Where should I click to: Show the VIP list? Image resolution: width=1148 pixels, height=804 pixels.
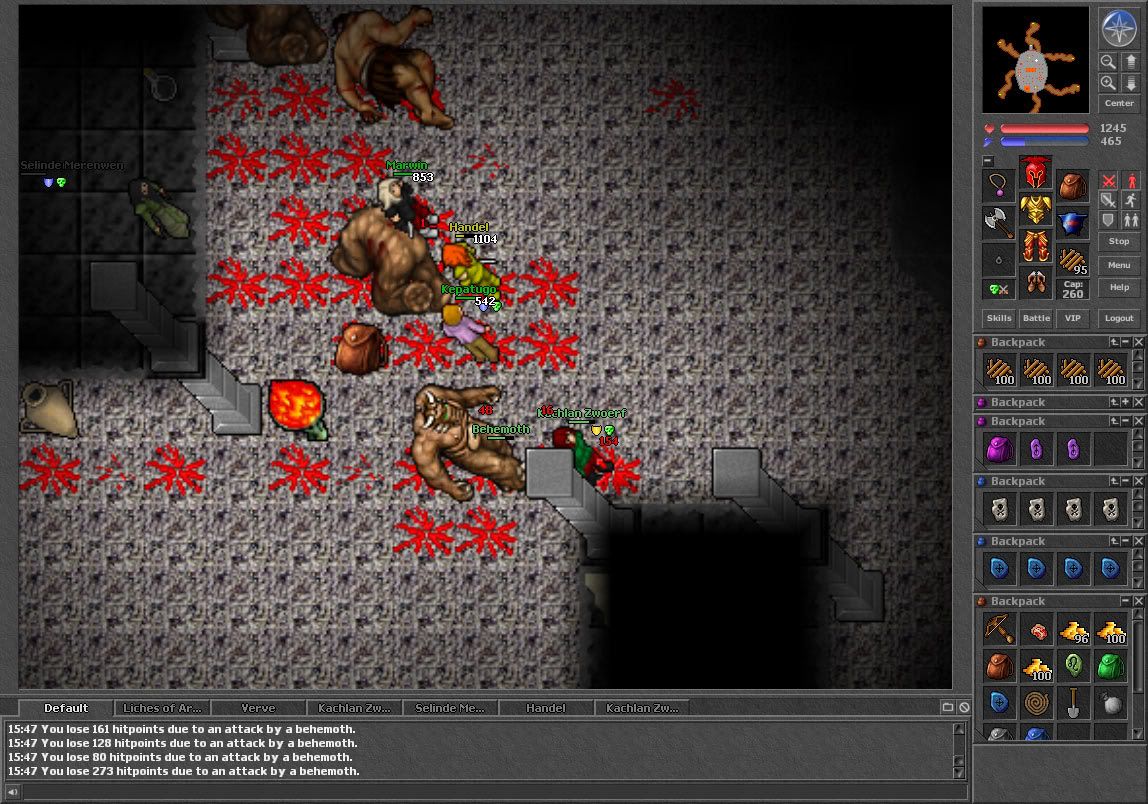(1073, 318)
